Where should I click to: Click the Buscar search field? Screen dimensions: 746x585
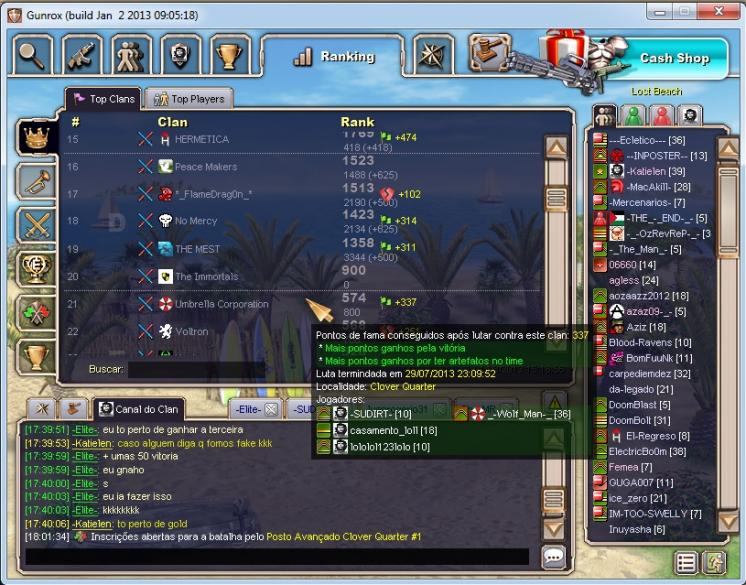[195, 369]
